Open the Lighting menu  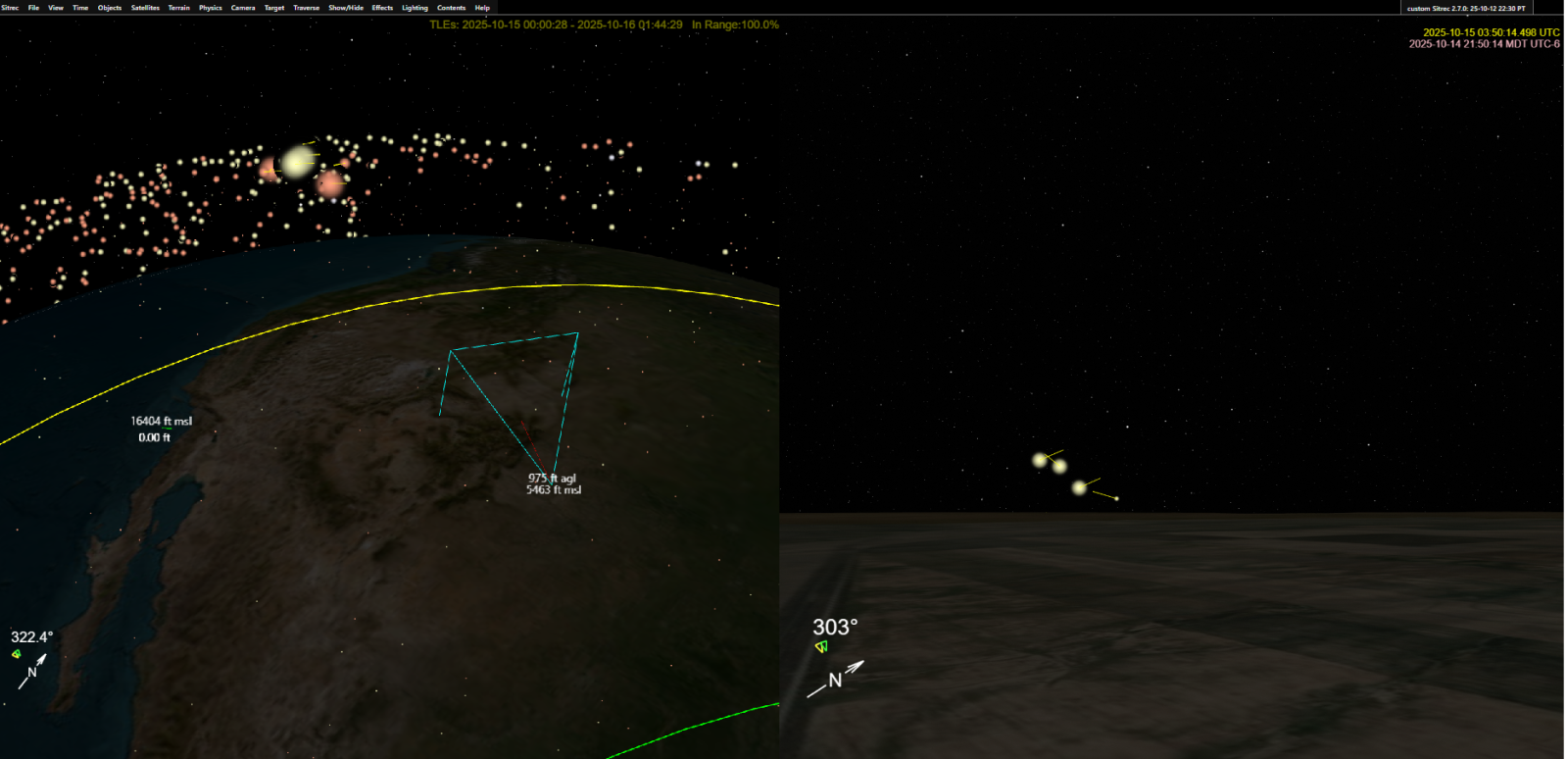[415, 8]
